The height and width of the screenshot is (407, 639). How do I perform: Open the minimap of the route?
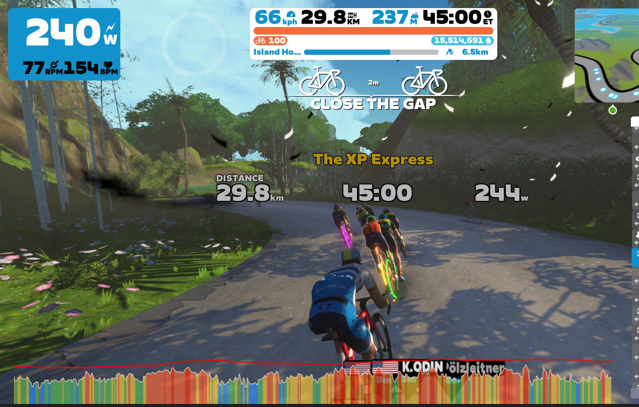[607, 55]
